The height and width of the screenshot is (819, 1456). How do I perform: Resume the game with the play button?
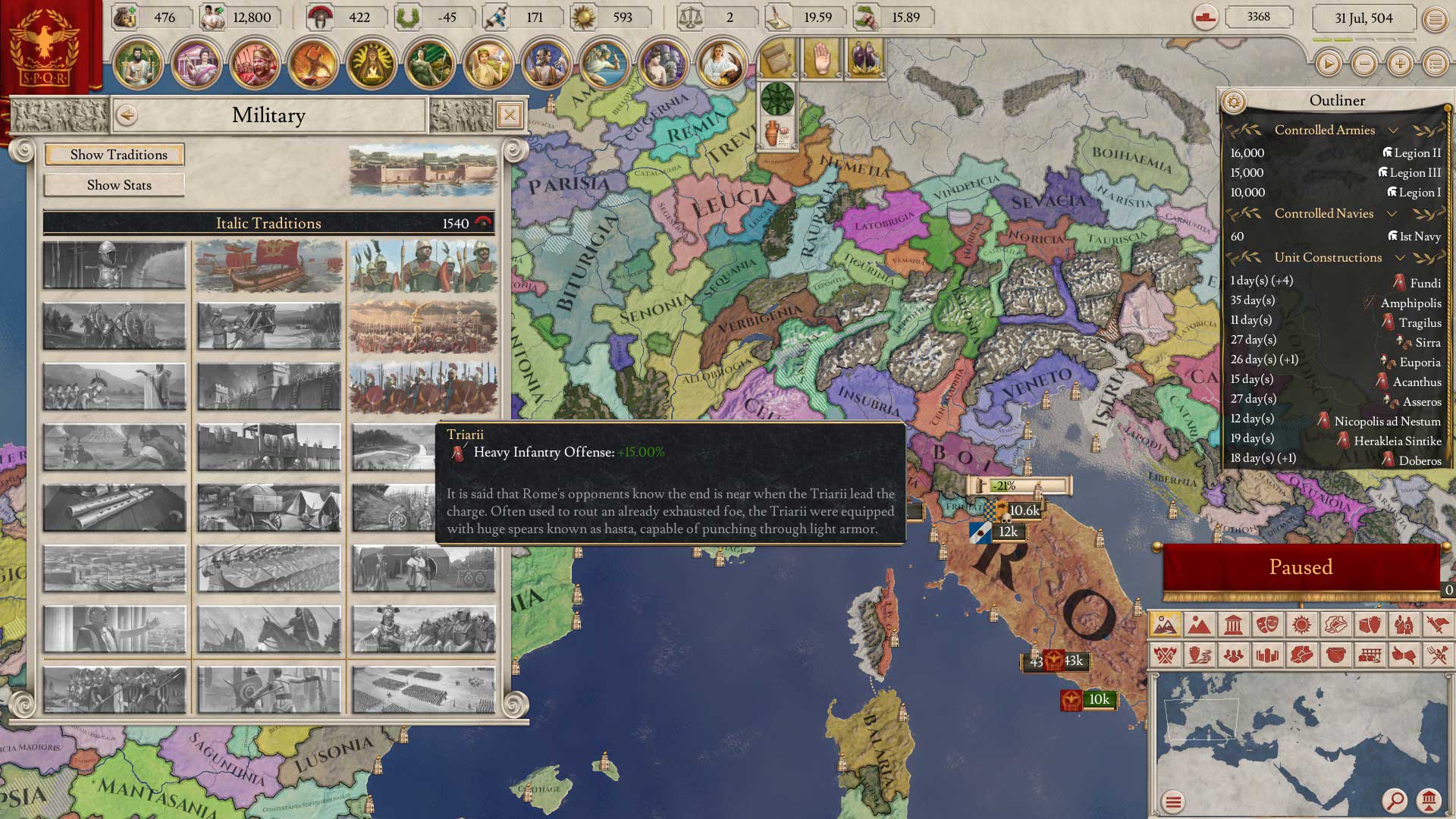point(1328,64)
